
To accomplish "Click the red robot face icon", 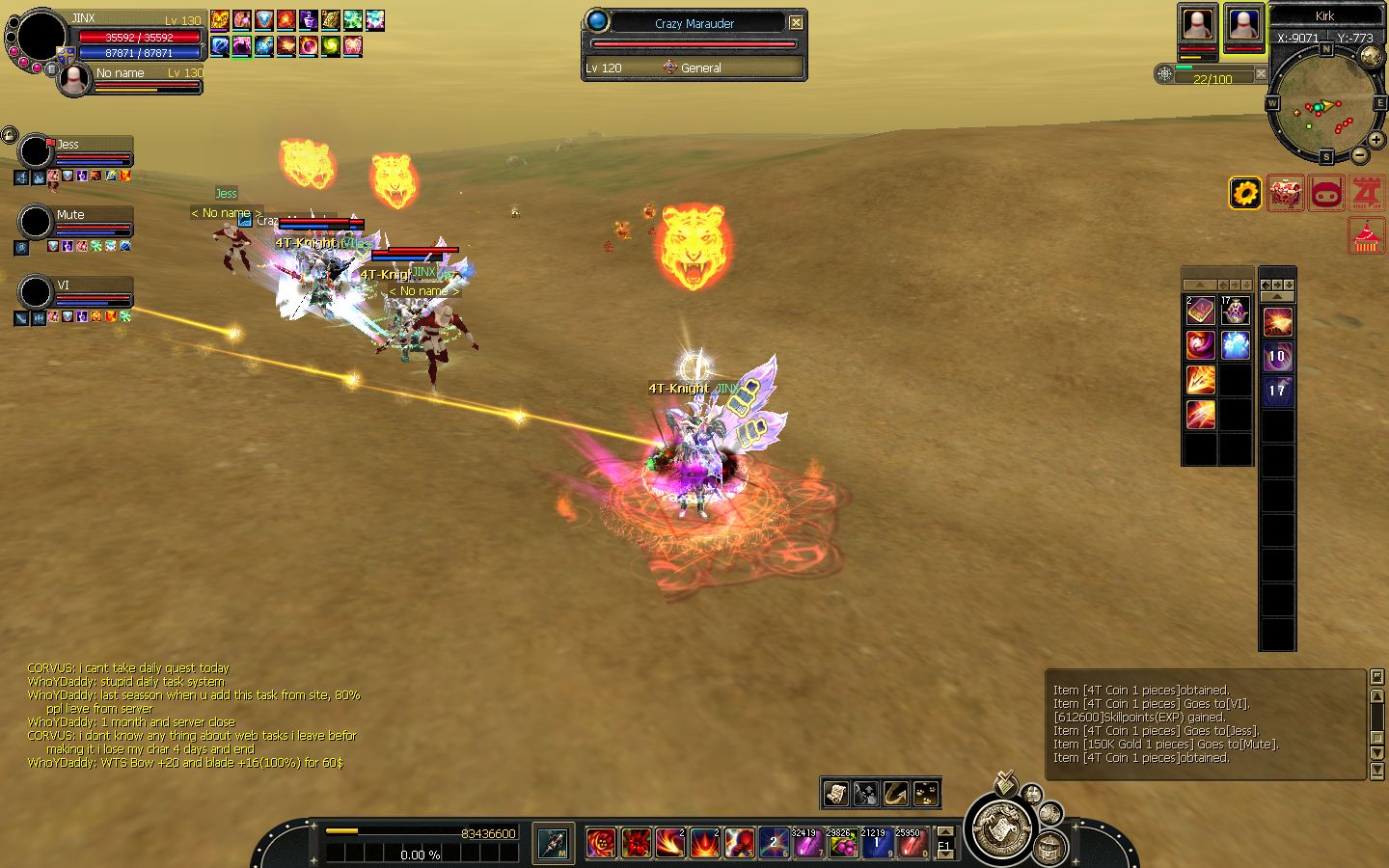I will coord(1326,194).
